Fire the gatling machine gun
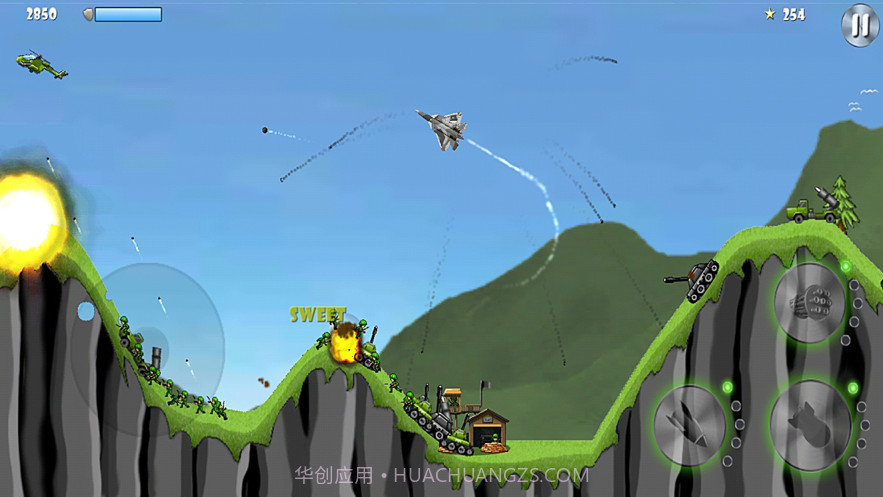 [809, 303]
